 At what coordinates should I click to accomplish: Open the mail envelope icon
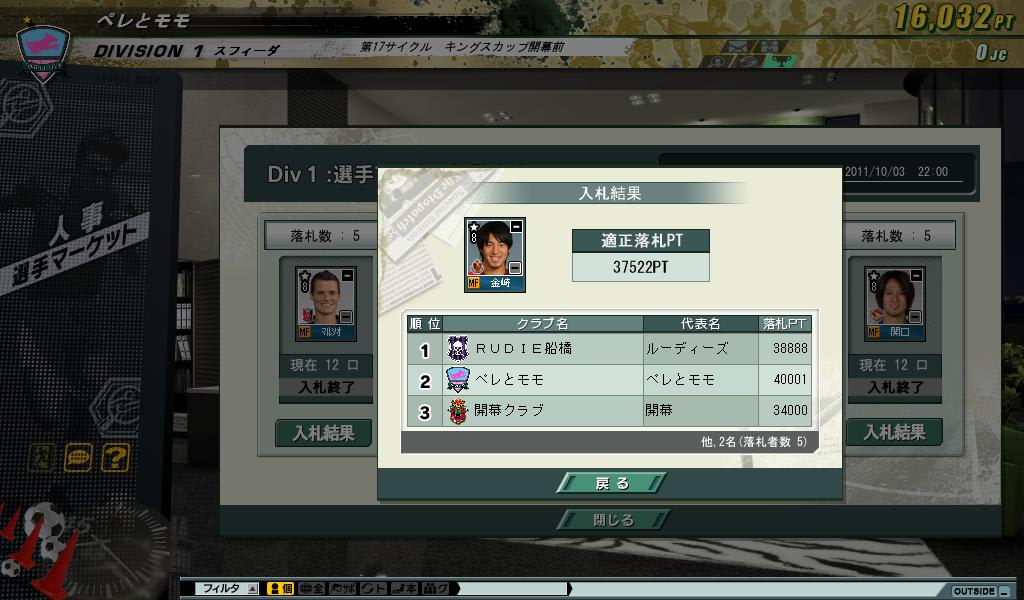click(739, 46)
